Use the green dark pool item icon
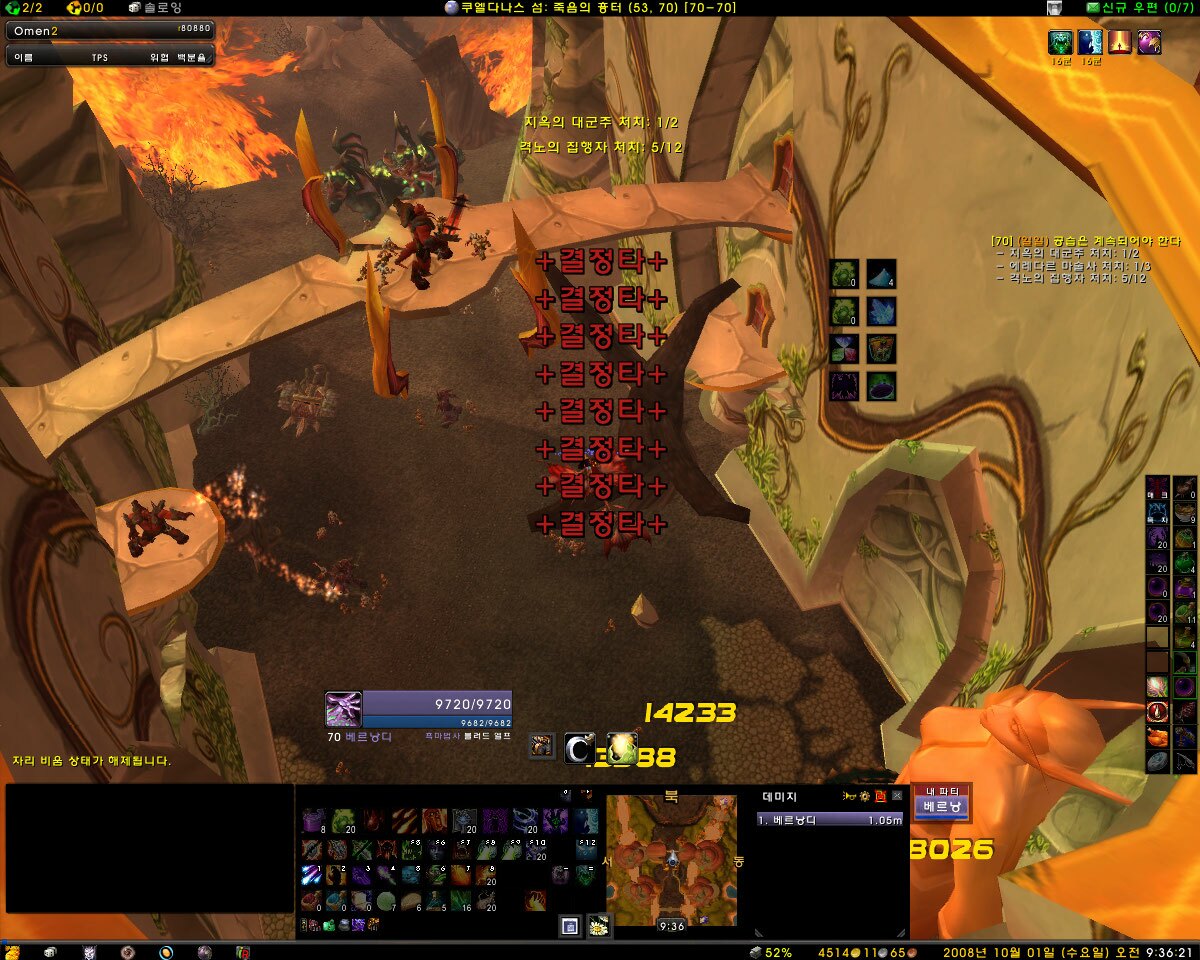 (881, 386)
